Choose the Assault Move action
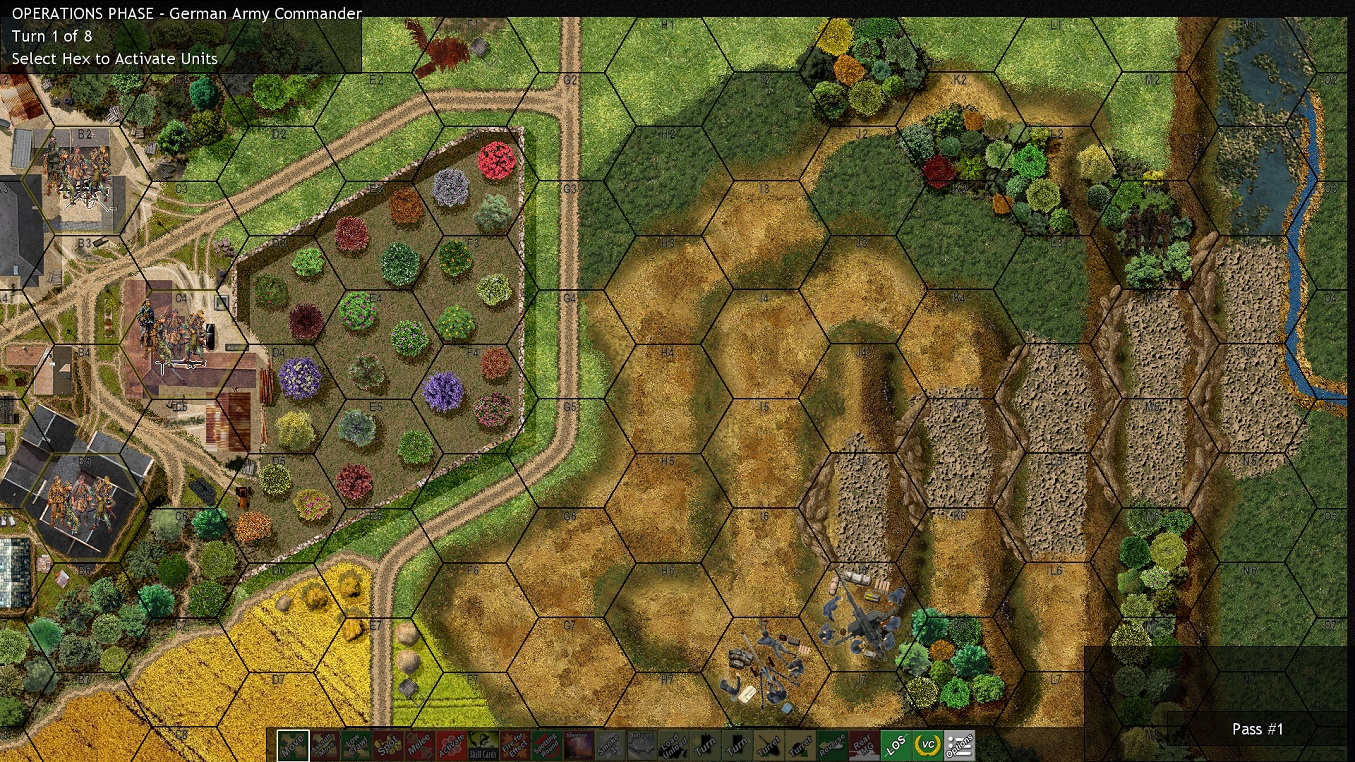This screenshot has height=762, width=1355. (323, 745)
